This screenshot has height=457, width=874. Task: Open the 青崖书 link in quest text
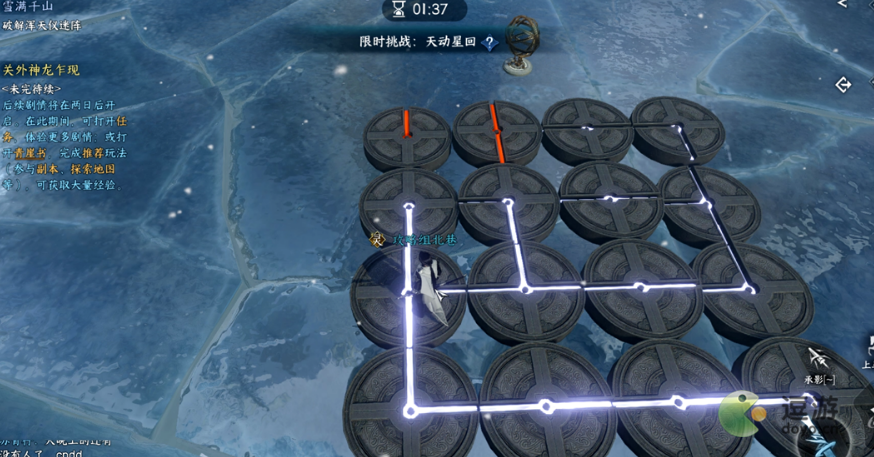pyautogui.click(x=32, y=153)
